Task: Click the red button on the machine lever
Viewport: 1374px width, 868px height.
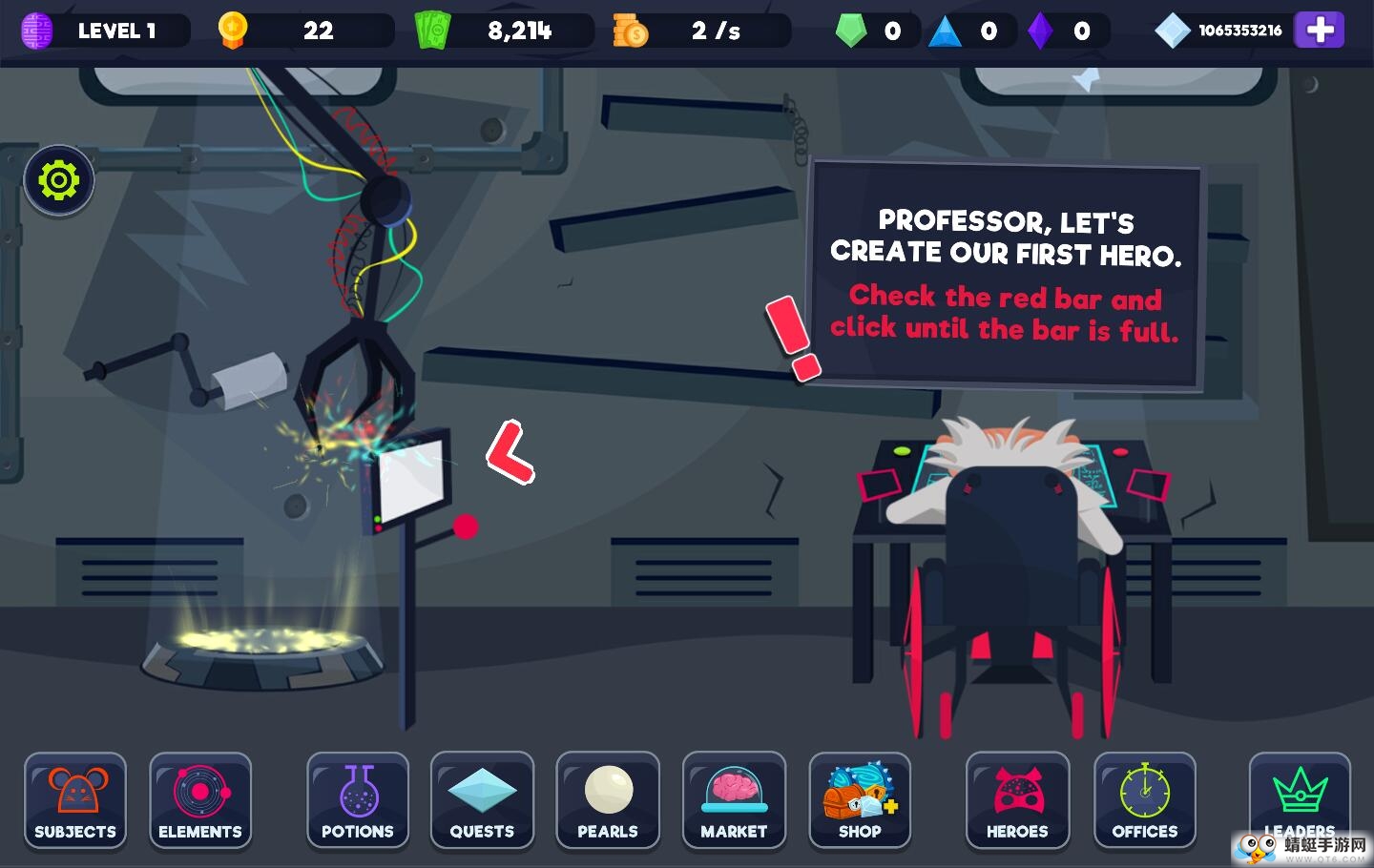Action: (466, 527)
